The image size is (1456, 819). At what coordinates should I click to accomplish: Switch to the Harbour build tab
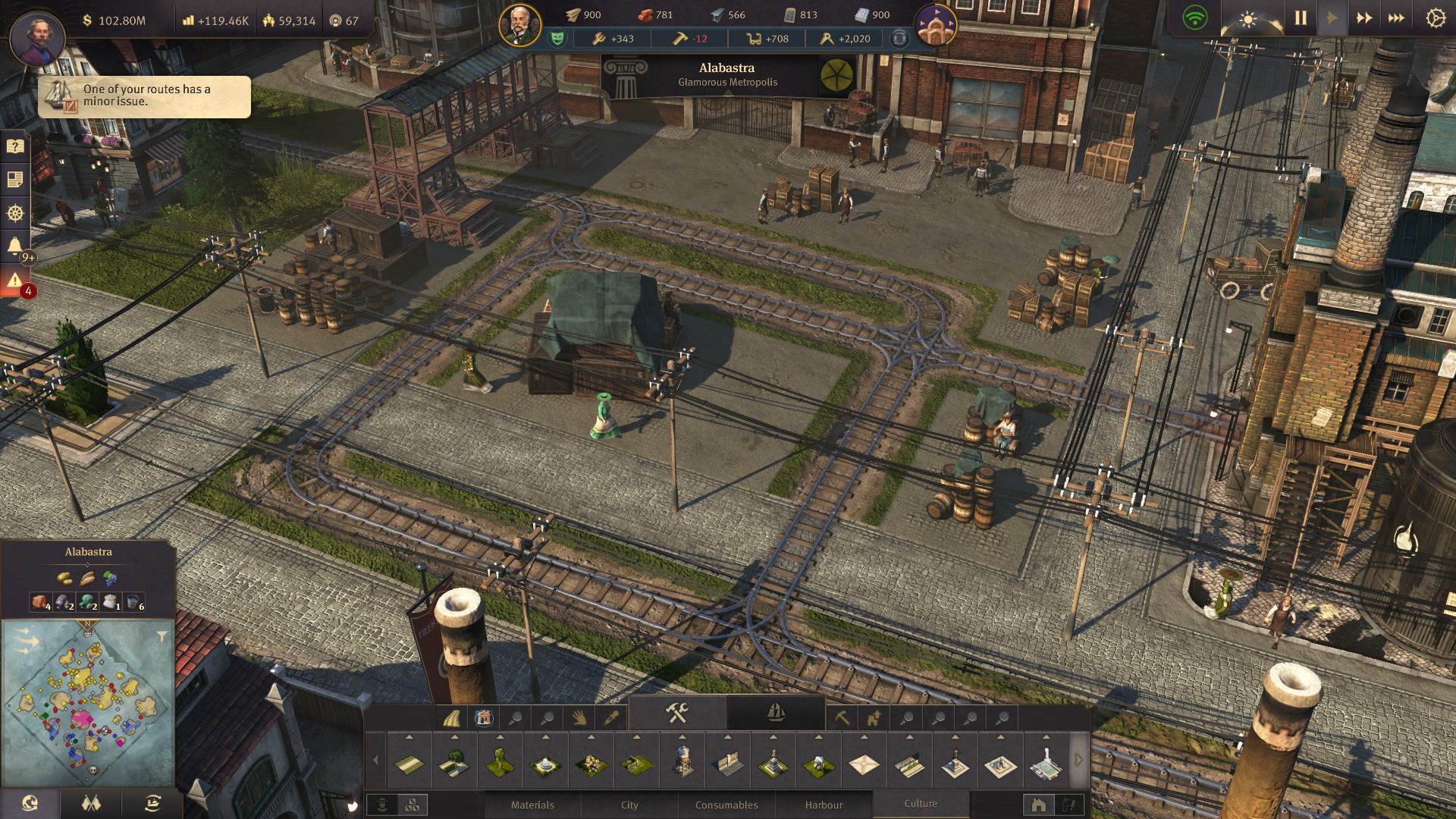(824, 805)
